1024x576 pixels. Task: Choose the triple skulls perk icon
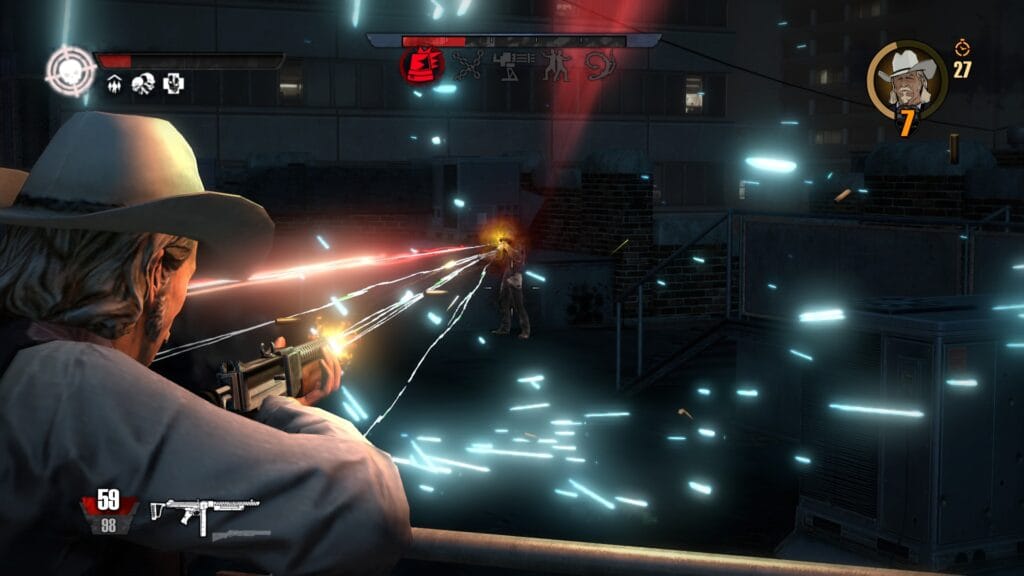click(x=143, y=84)
